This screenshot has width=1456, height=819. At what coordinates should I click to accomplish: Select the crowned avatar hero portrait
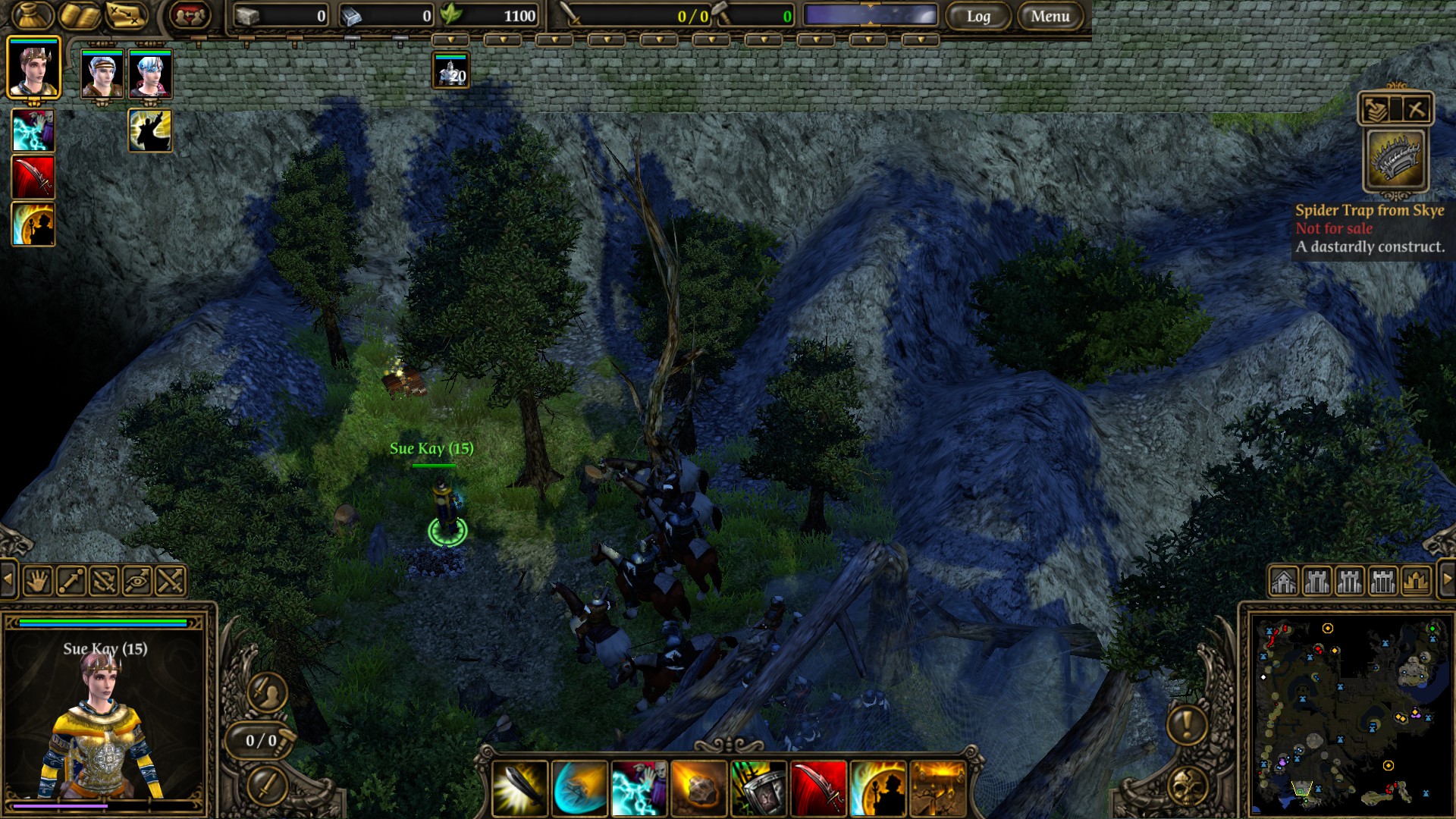(x=33, y=68)
